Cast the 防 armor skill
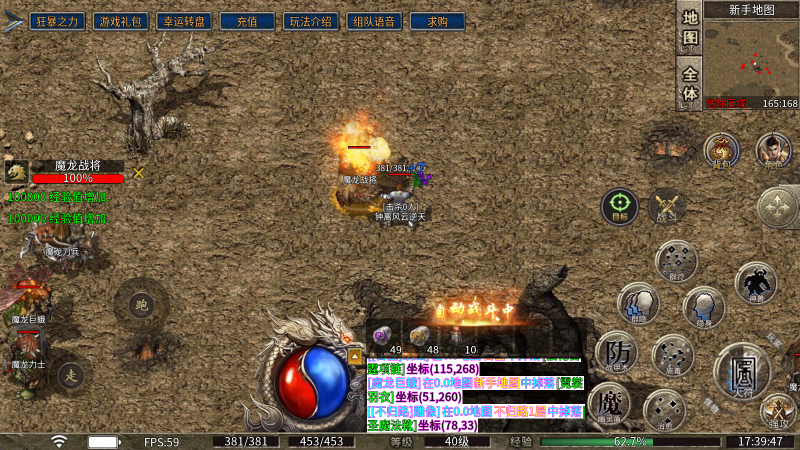The width and height of the screenshot is (800, 450). (x=616, y=351)
